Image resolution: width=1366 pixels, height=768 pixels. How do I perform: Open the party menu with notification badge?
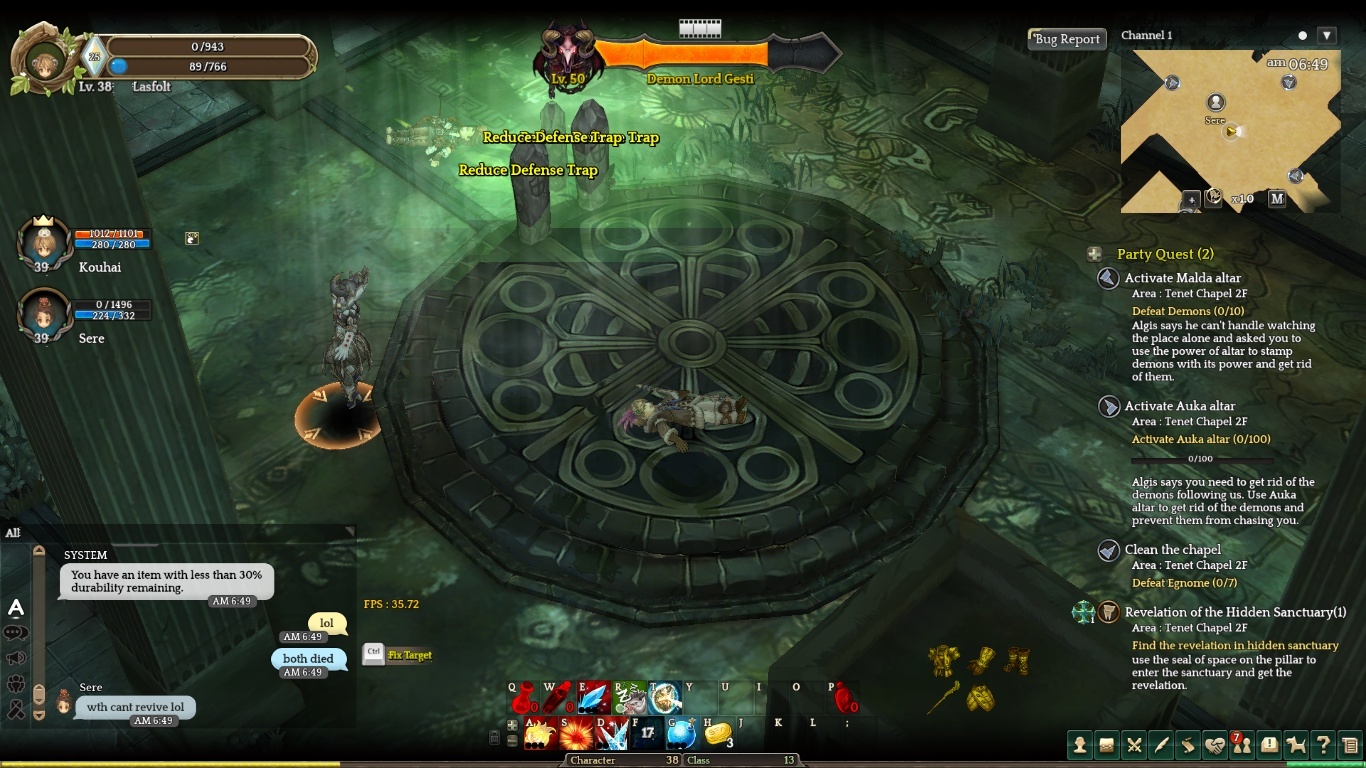[1242, 744]
